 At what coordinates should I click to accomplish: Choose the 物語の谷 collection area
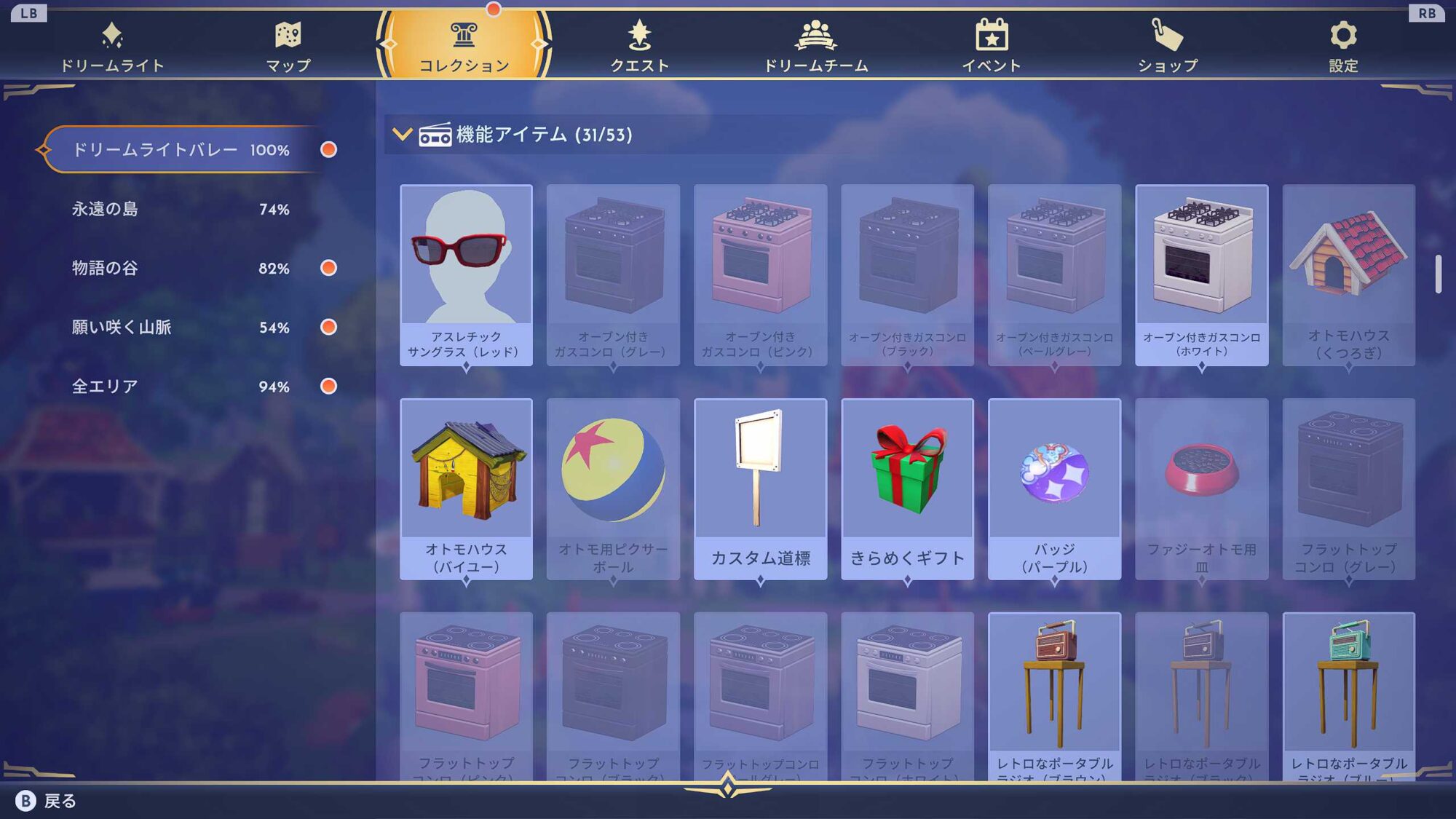[180, 268]
